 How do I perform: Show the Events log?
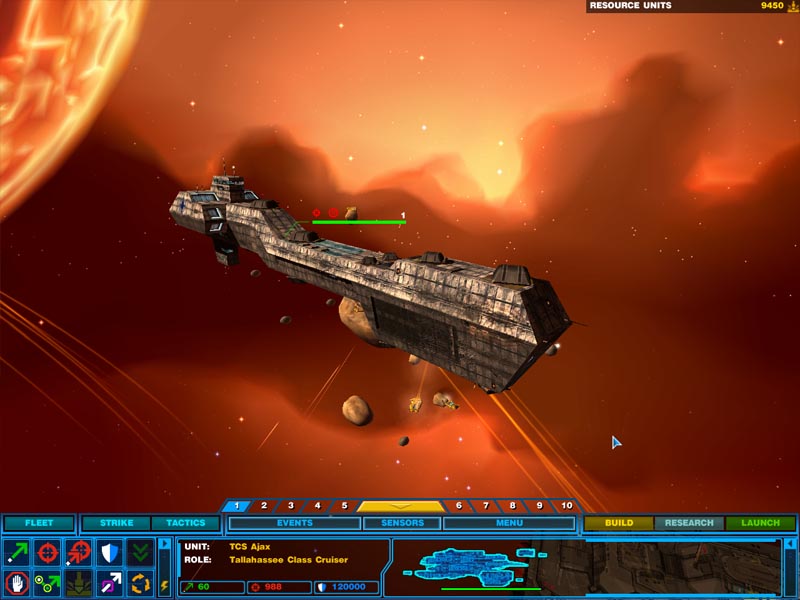pos(294,523)
